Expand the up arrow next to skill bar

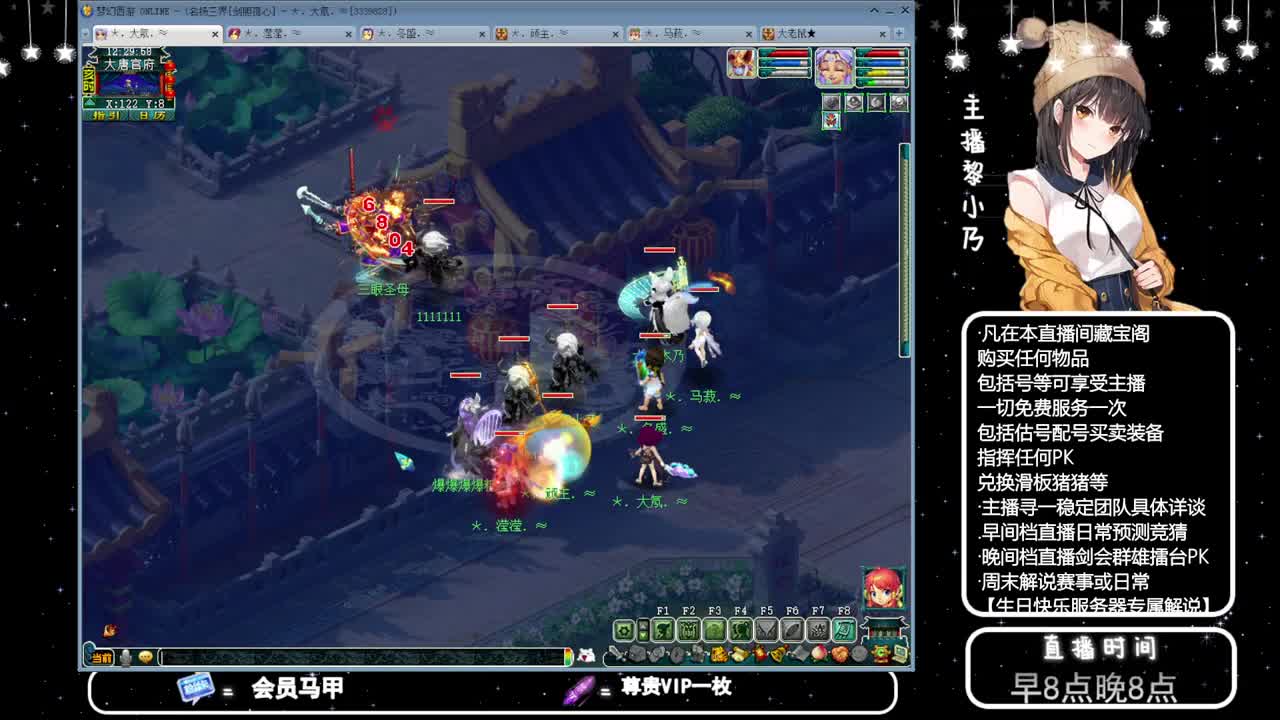[643, 625]
